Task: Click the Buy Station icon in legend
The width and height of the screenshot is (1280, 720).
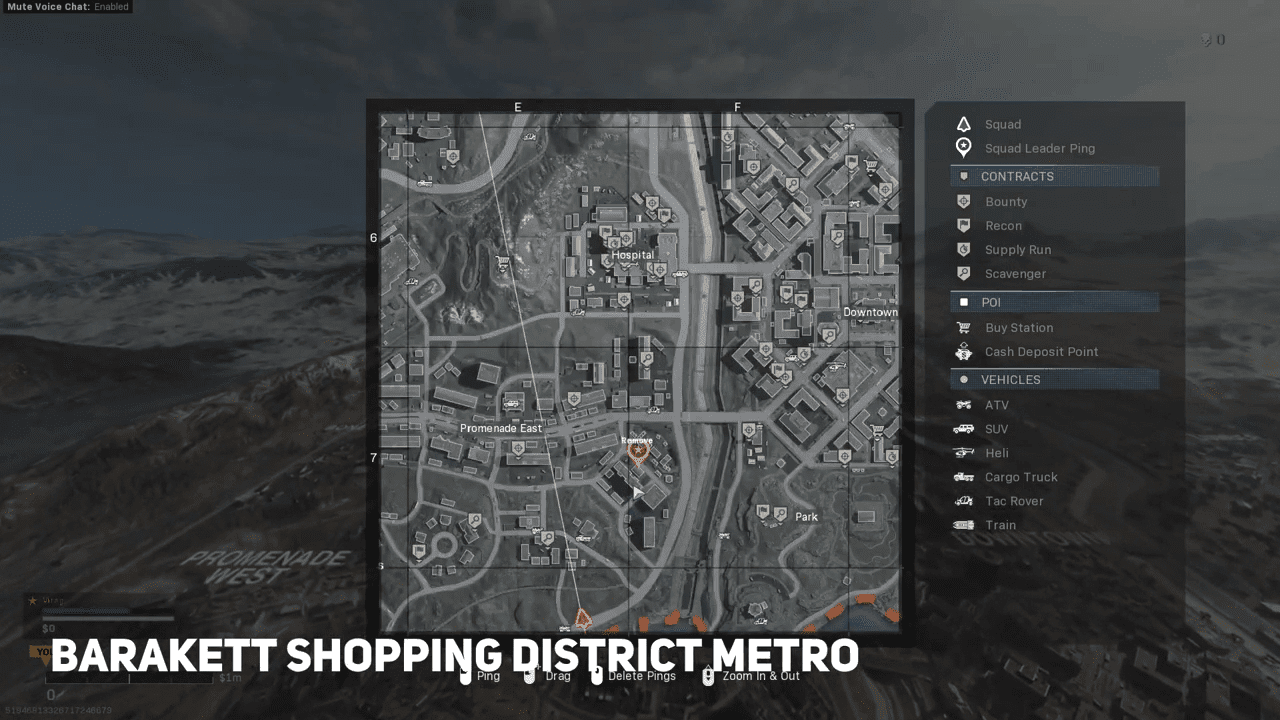Action: pos(962,327)
